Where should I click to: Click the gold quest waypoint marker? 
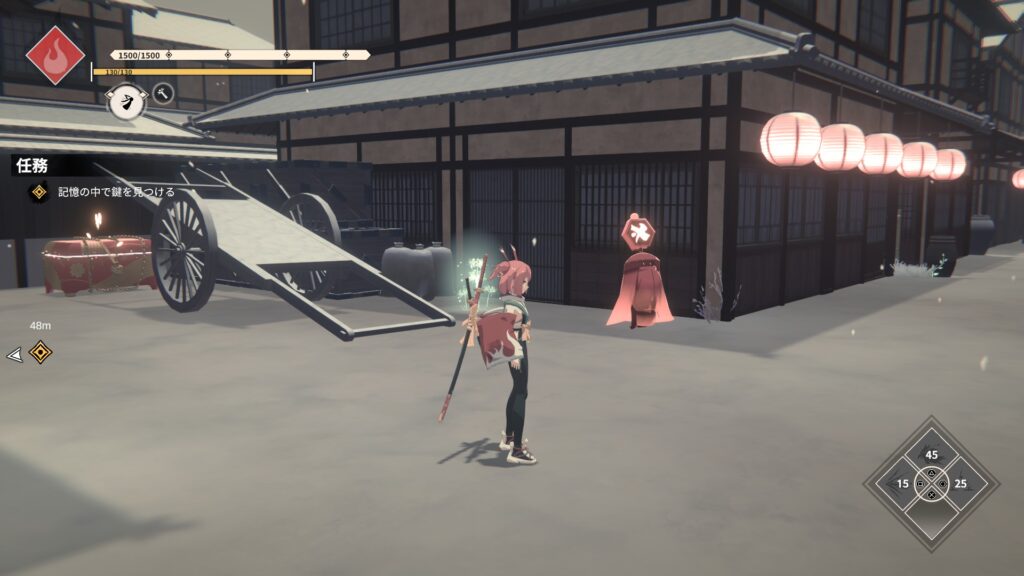pos(40,352)
